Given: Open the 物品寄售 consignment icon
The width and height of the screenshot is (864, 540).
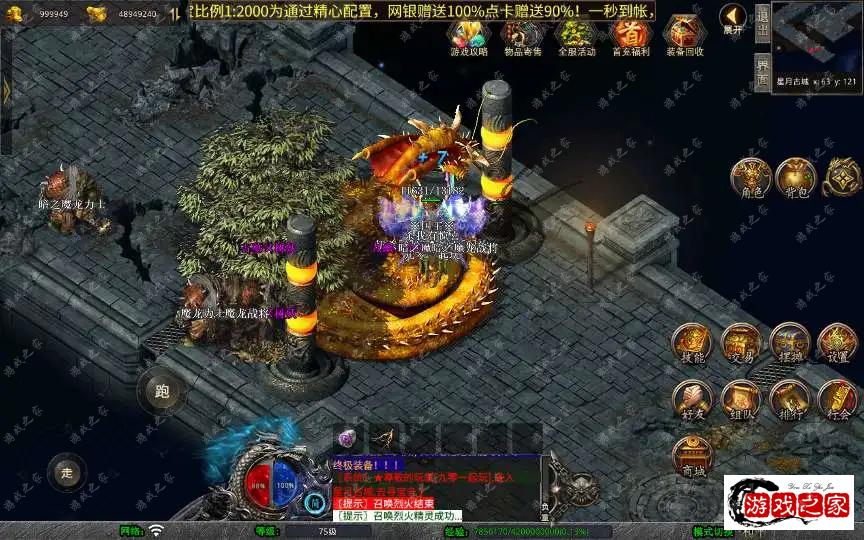Looking at the screenshot, I should pyautogui.click(x=522, y=35).
